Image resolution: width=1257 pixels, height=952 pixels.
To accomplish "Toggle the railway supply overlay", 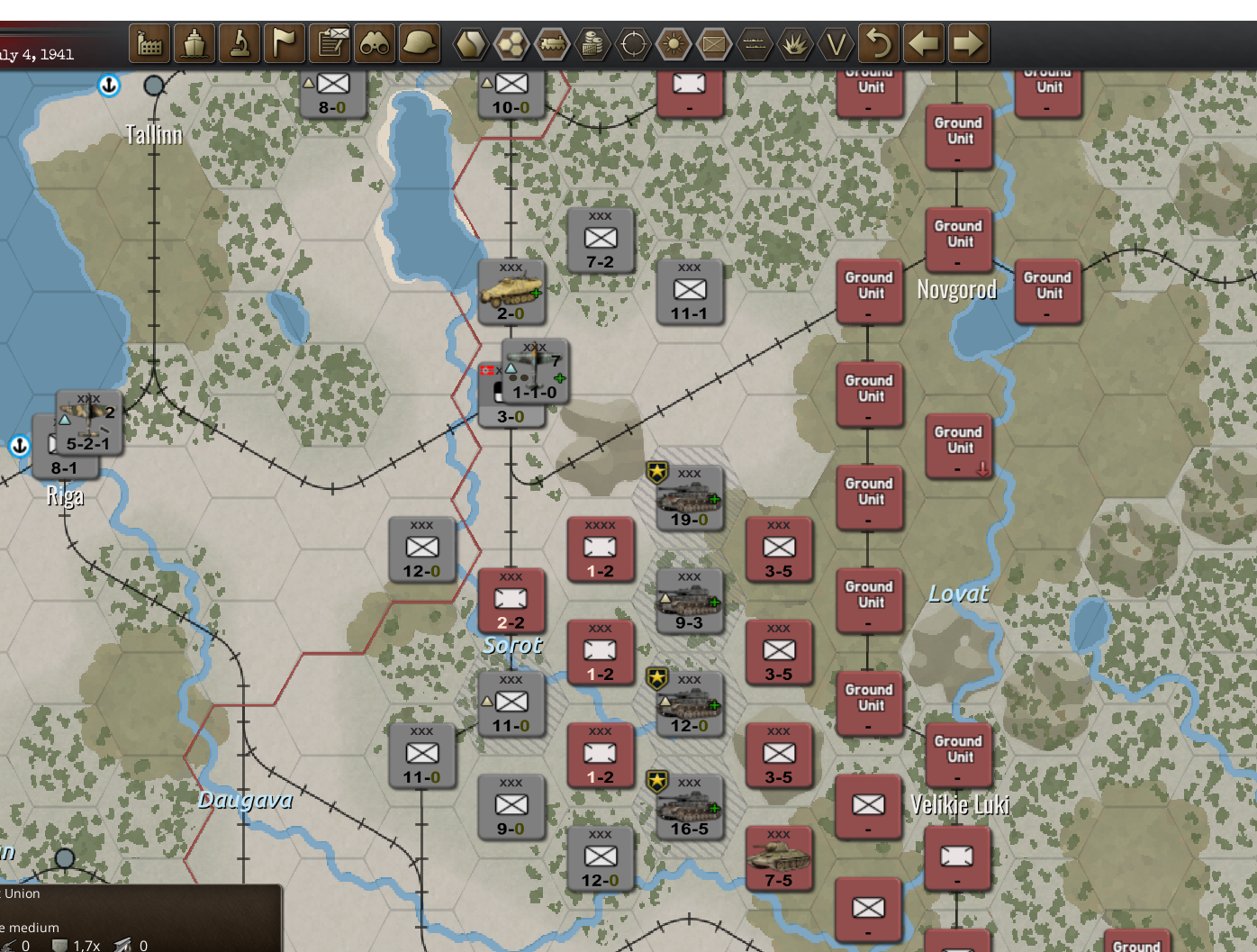I will pyautogui.click(x=552, y=42).
